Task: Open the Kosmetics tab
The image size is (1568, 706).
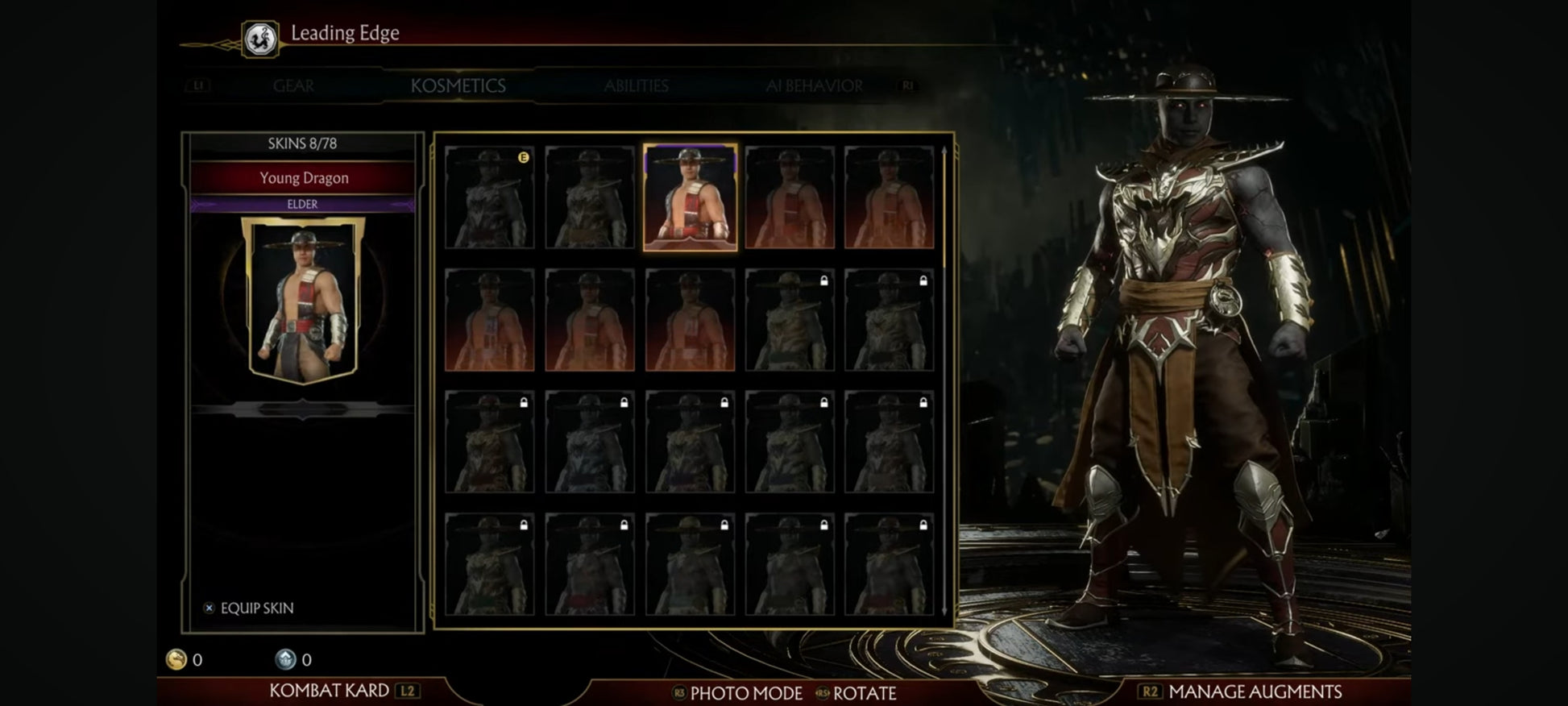Action: coord(458,86)
